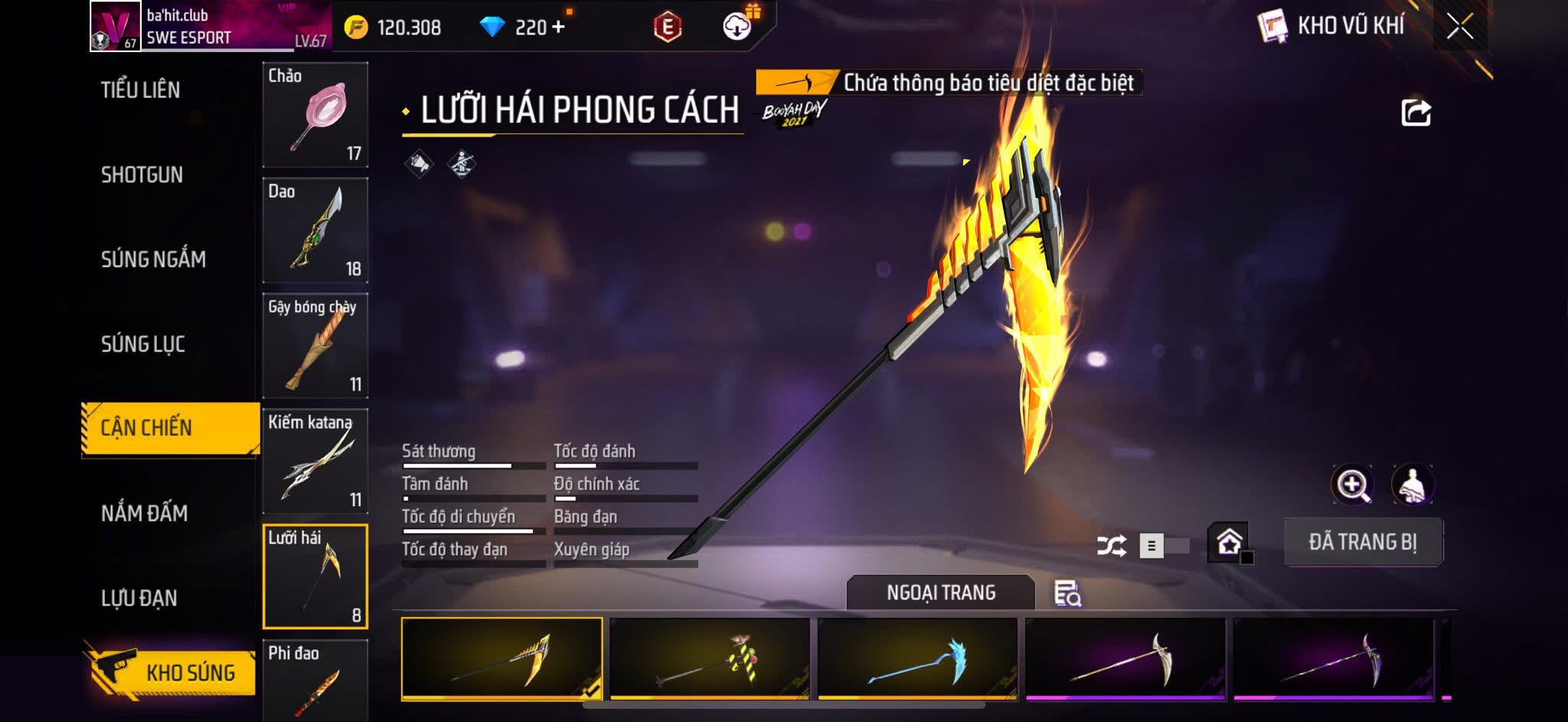
Task: Select the SÚNG LỤC category
Action: click(x=143, y=344)
